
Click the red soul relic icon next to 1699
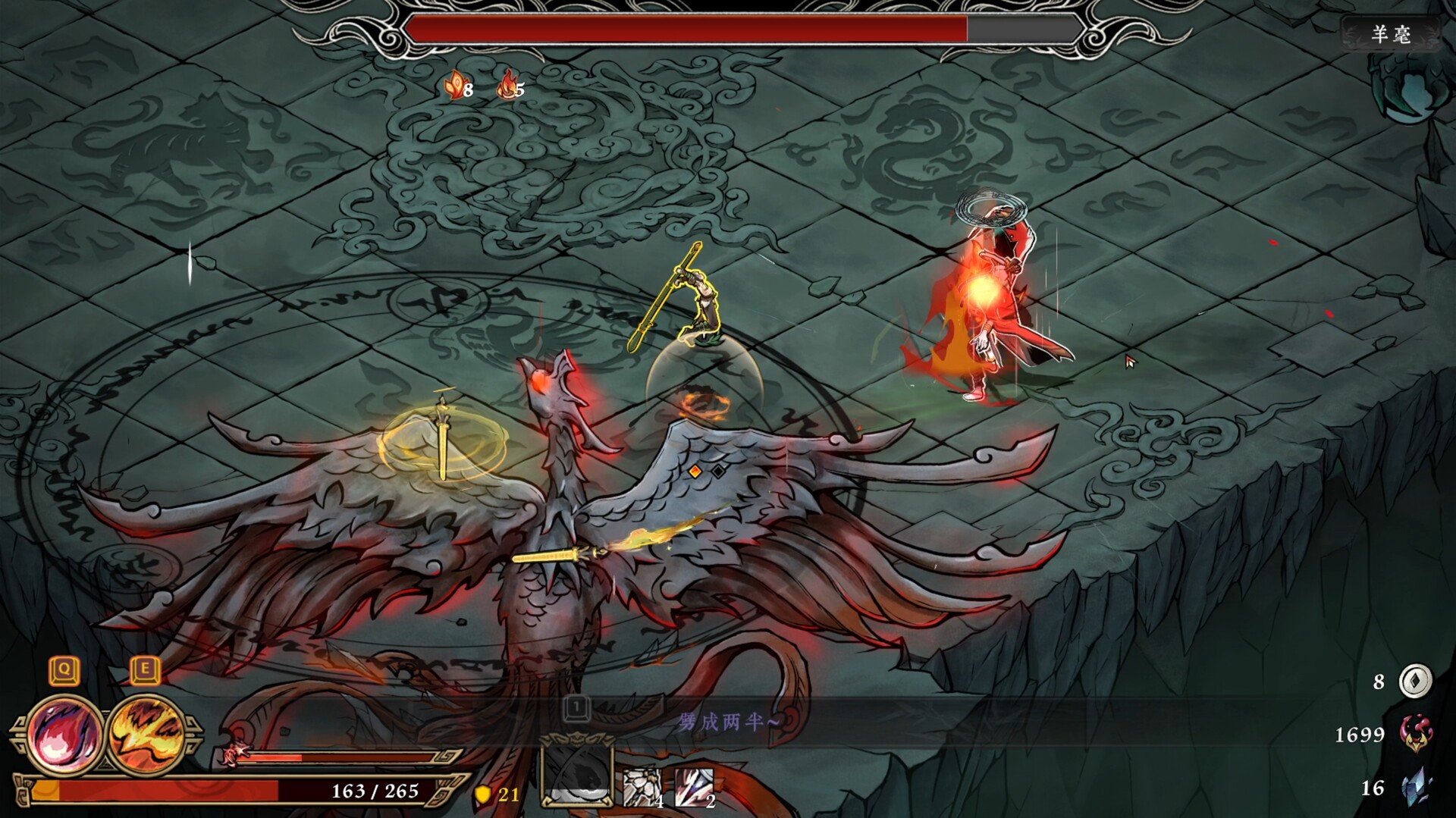(1418, 732)
